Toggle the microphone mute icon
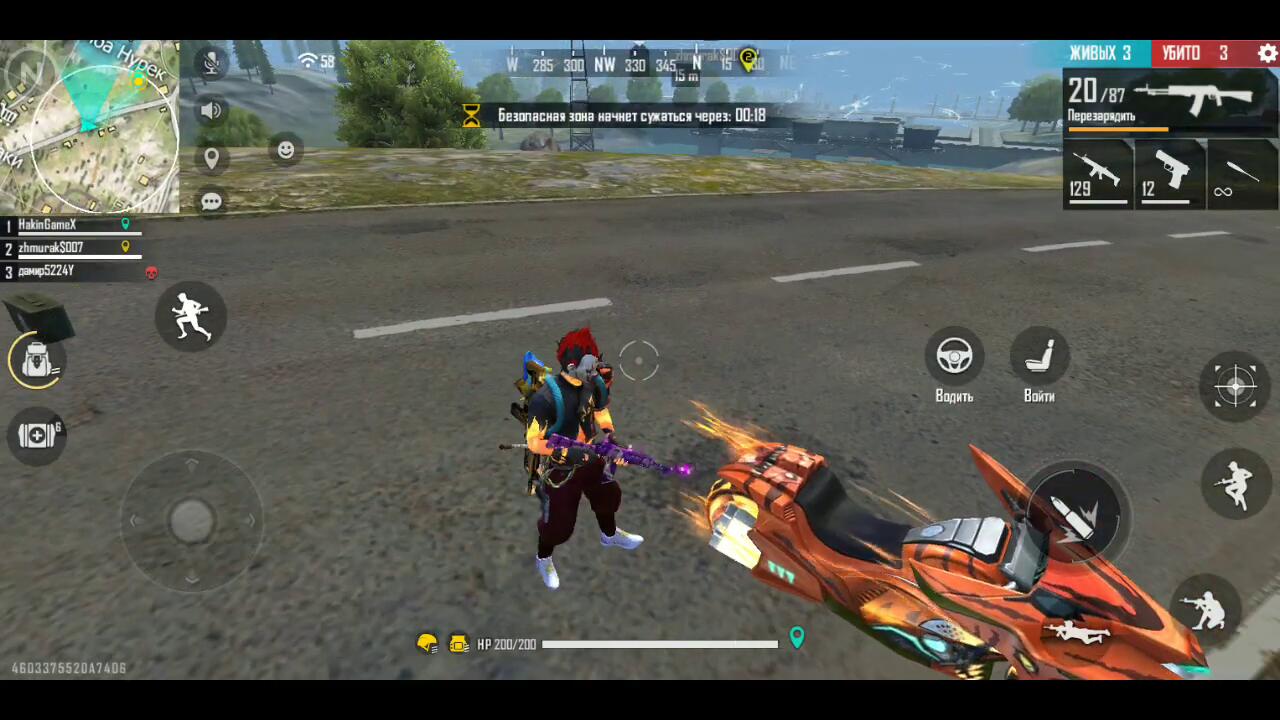Viewport: 1280px width, 720px height. click(x=211, y=63)
